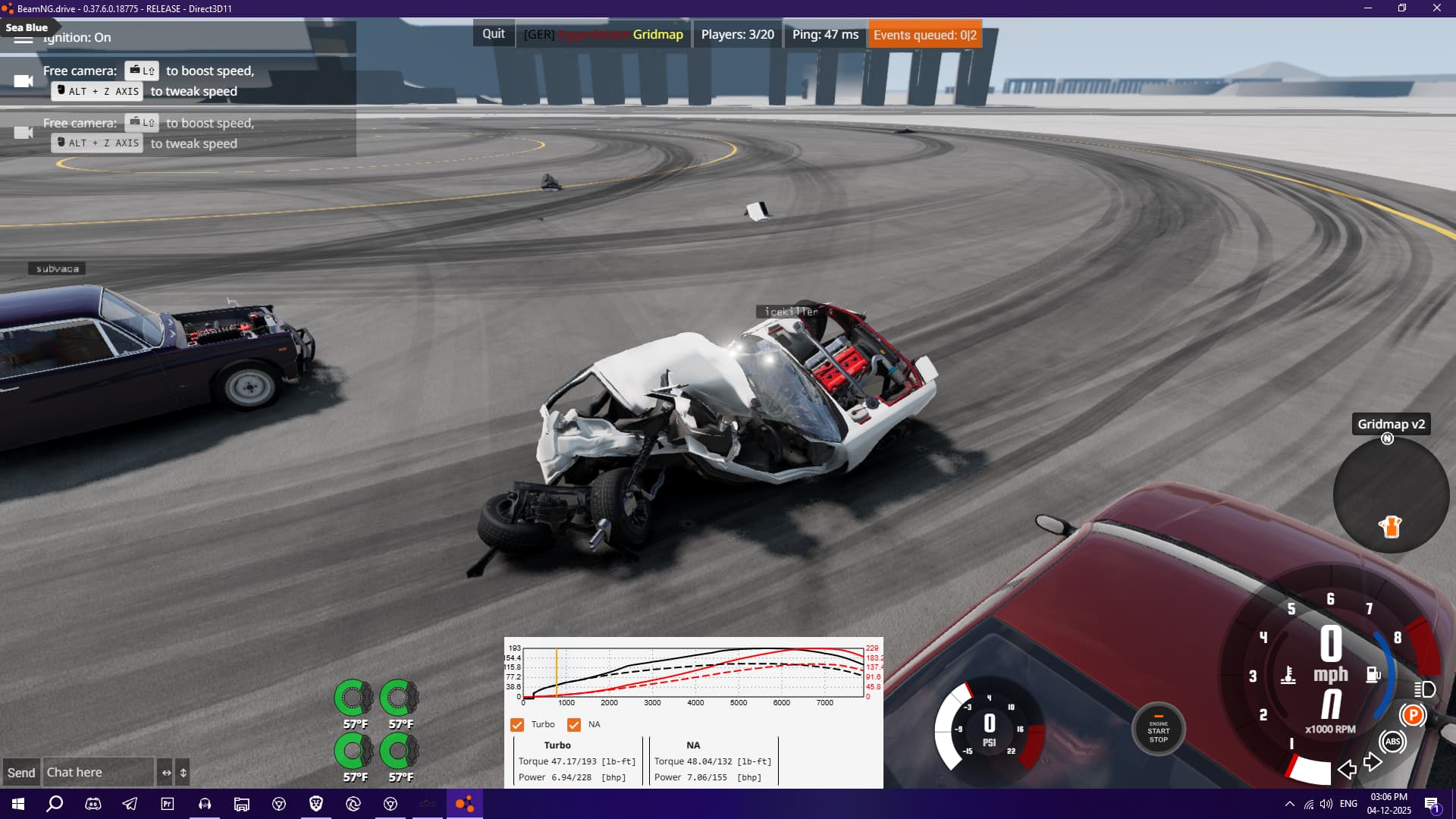Show the Players 3/20 list
The height and width of the screenshot is (819, 1456).
click(737, 35)
